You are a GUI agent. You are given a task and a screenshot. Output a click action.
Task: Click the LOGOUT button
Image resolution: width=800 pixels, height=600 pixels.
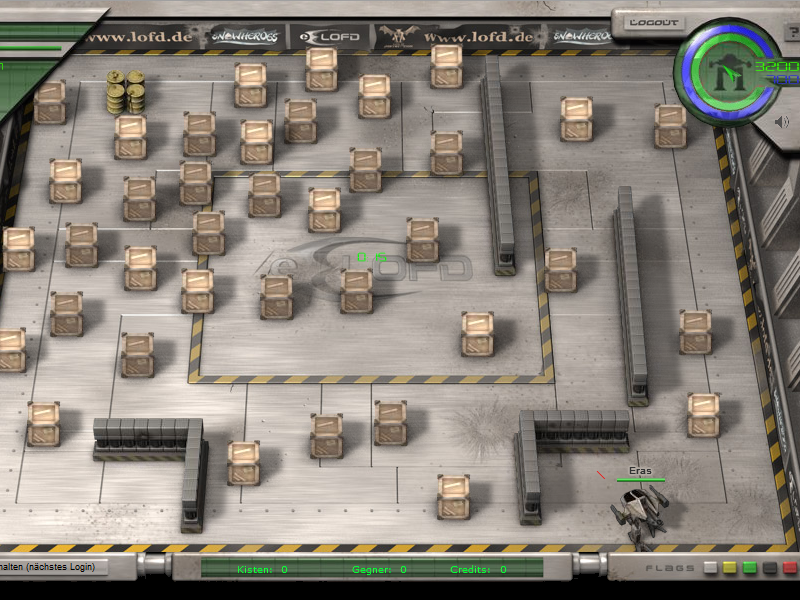click(x=654, y=22)
